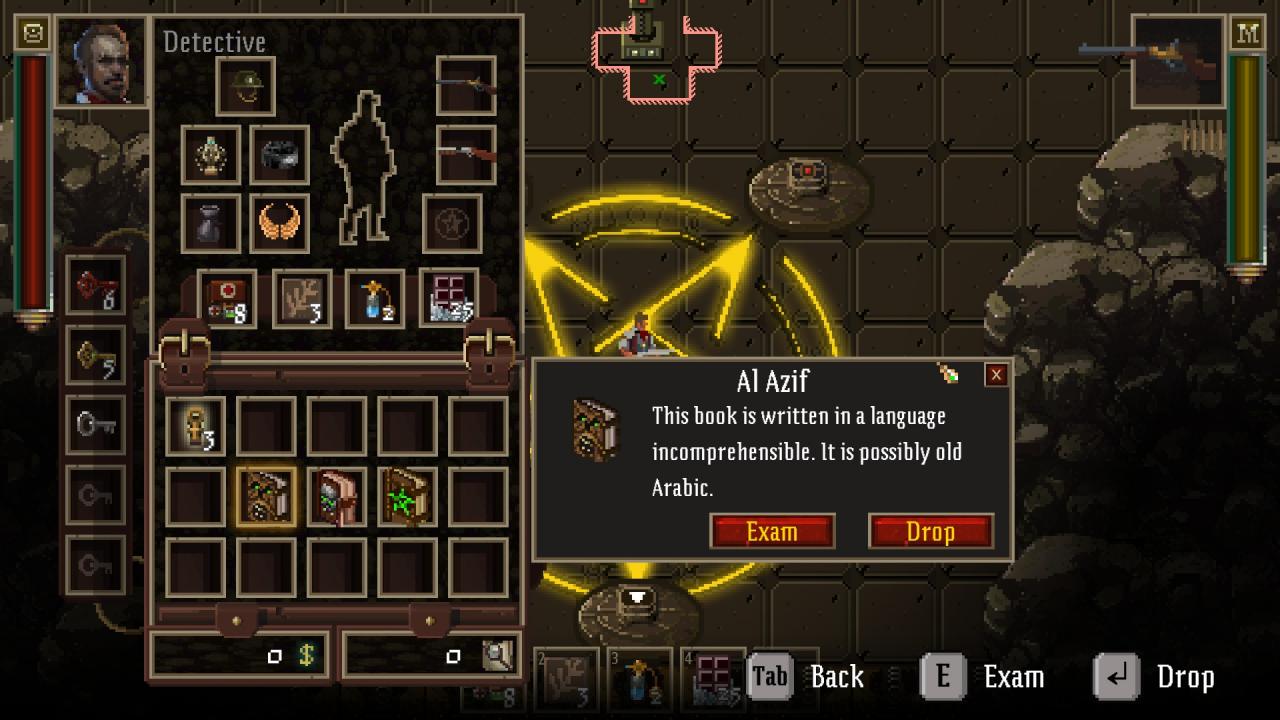Viewport: 1280px width, 720px height.
Task: Select the equipped shotgun weapon slot
Action: click(x=466, y=155)
